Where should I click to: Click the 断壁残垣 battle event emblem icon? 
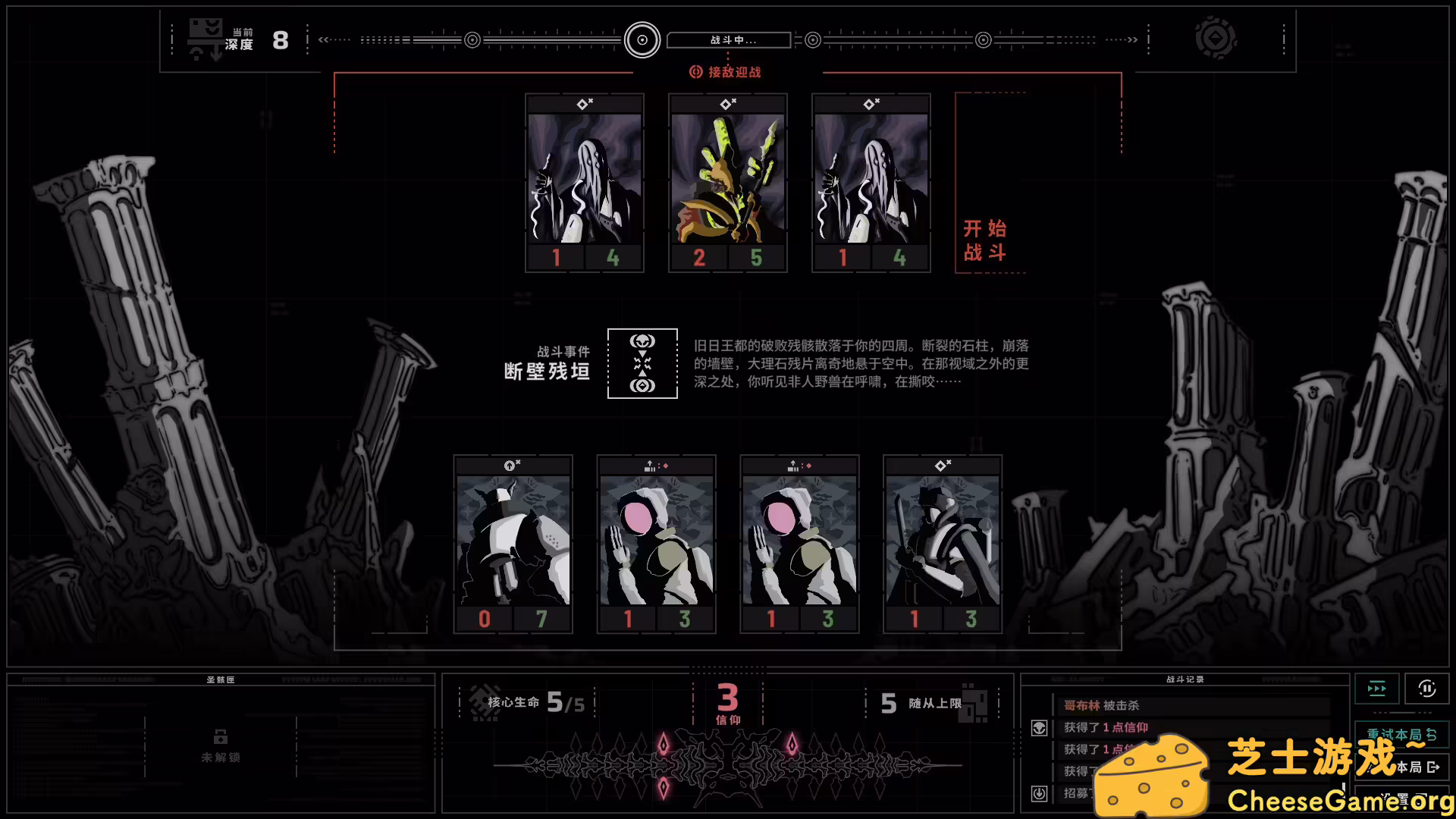tap(642, 364)
